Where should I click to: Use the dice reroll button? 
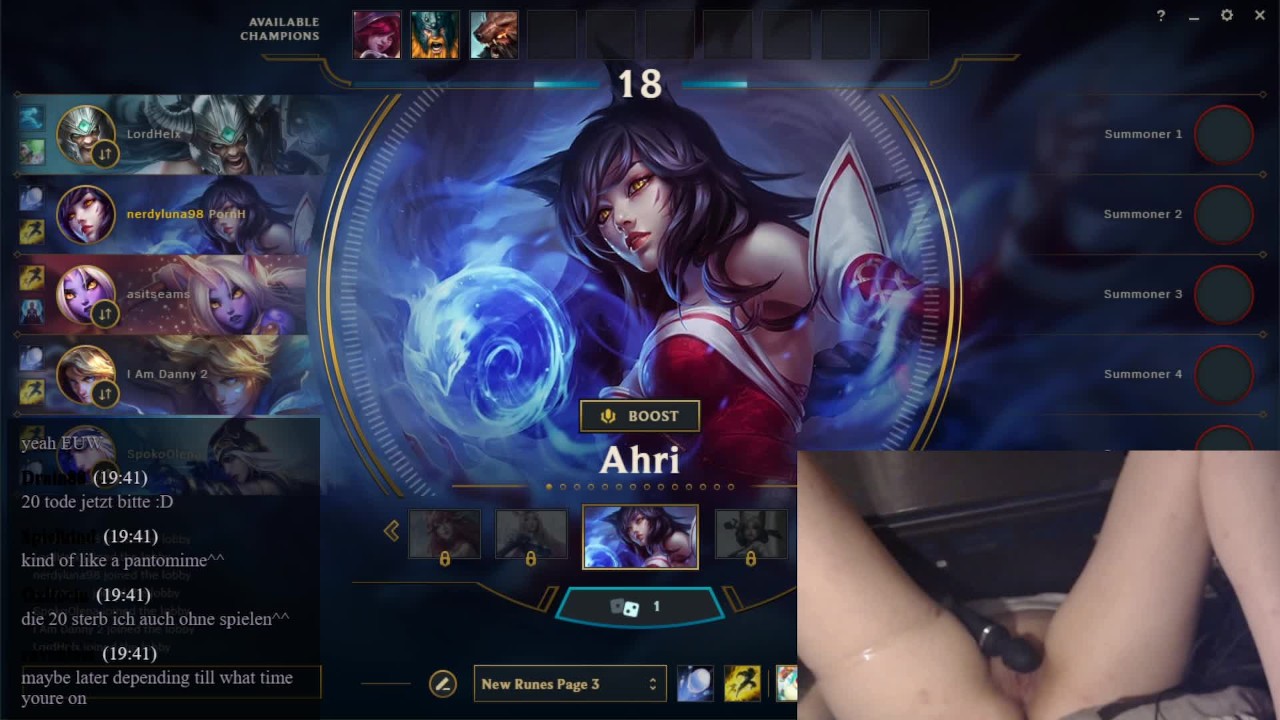click(x=639, y=607)
